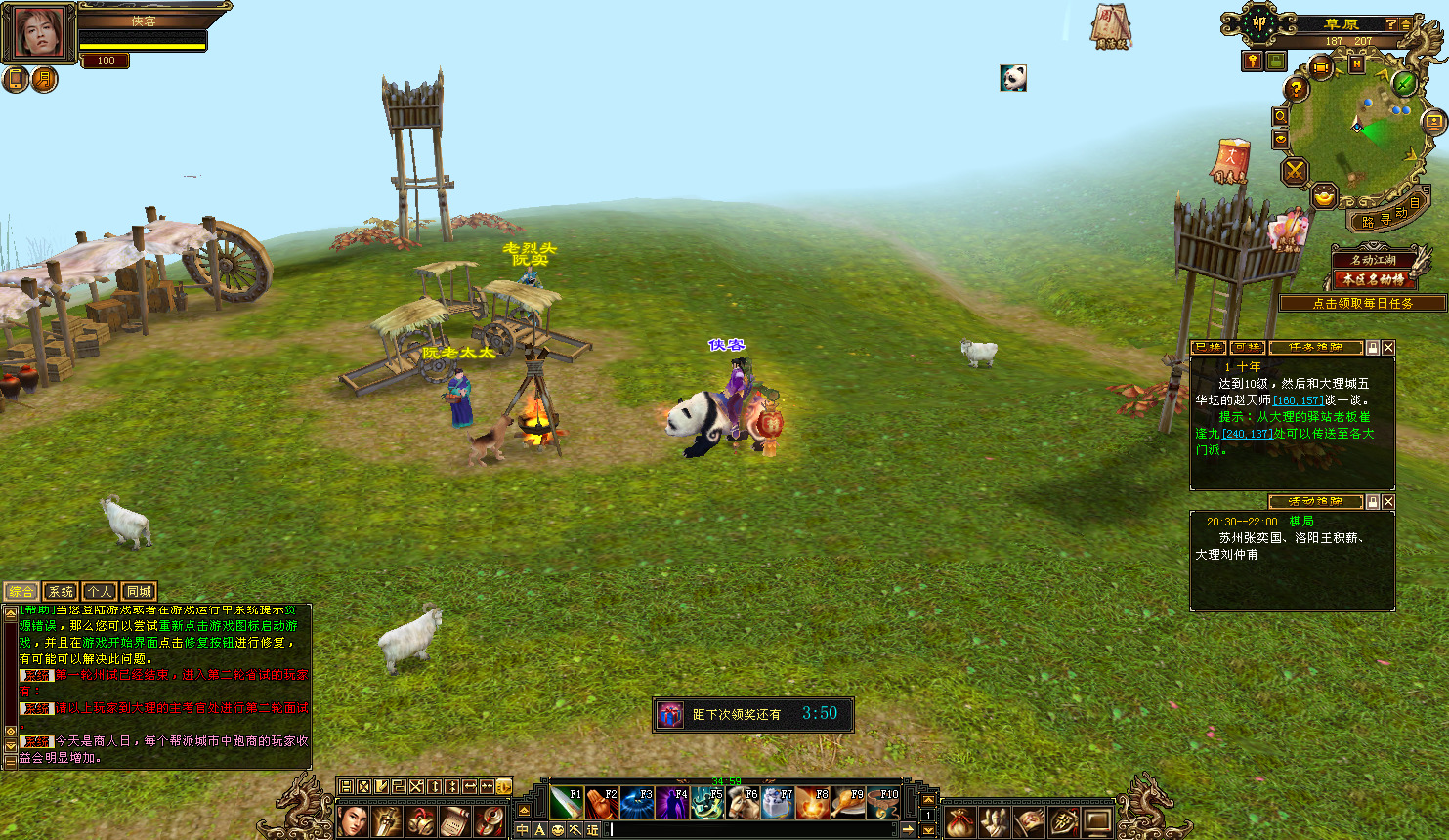Viewport: 1449px width, 840px height.
Task: Close the quest tracking panel
Action: click(1388, 348)
